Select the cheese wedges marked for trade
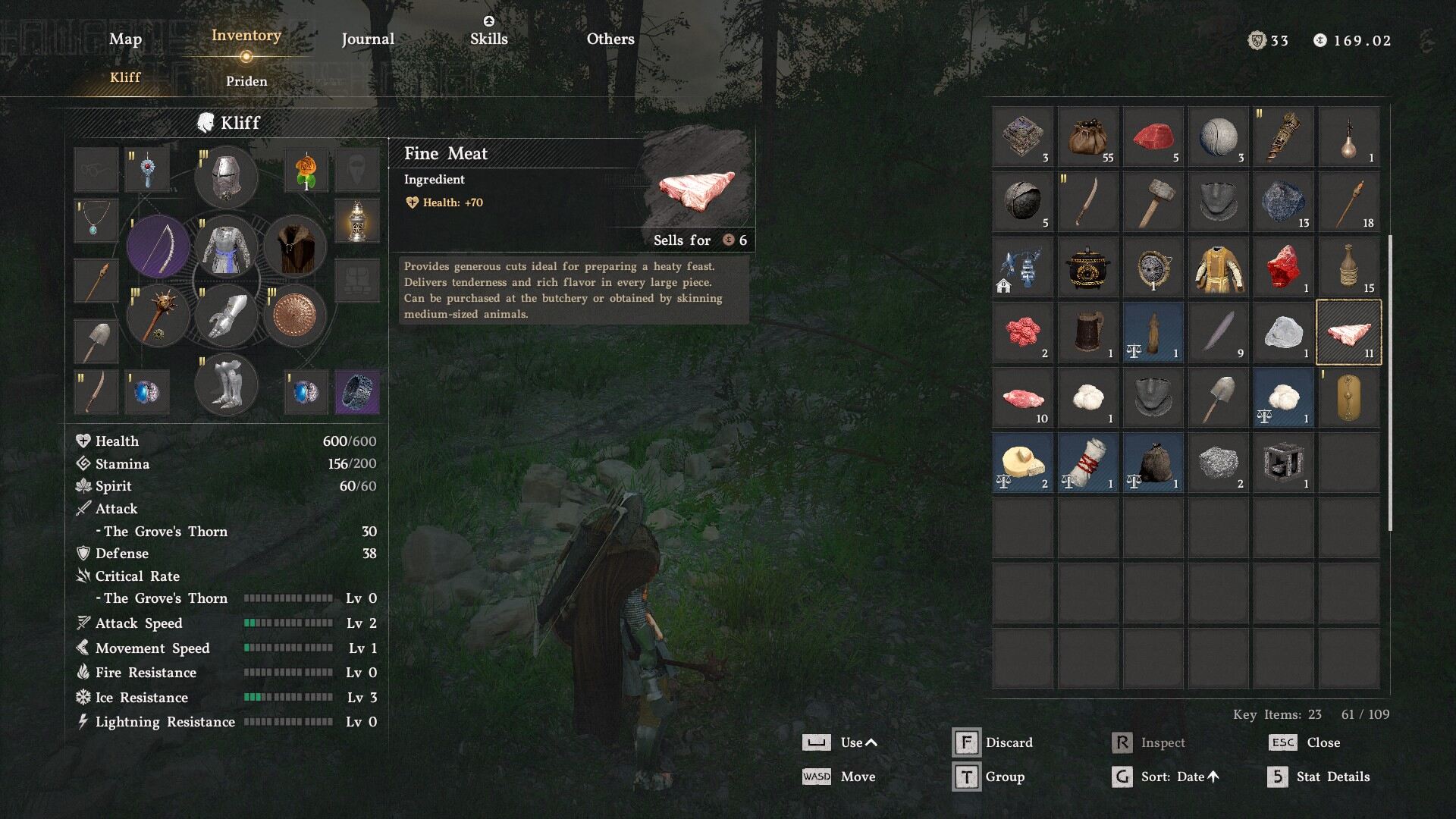 click(1022, 463)
